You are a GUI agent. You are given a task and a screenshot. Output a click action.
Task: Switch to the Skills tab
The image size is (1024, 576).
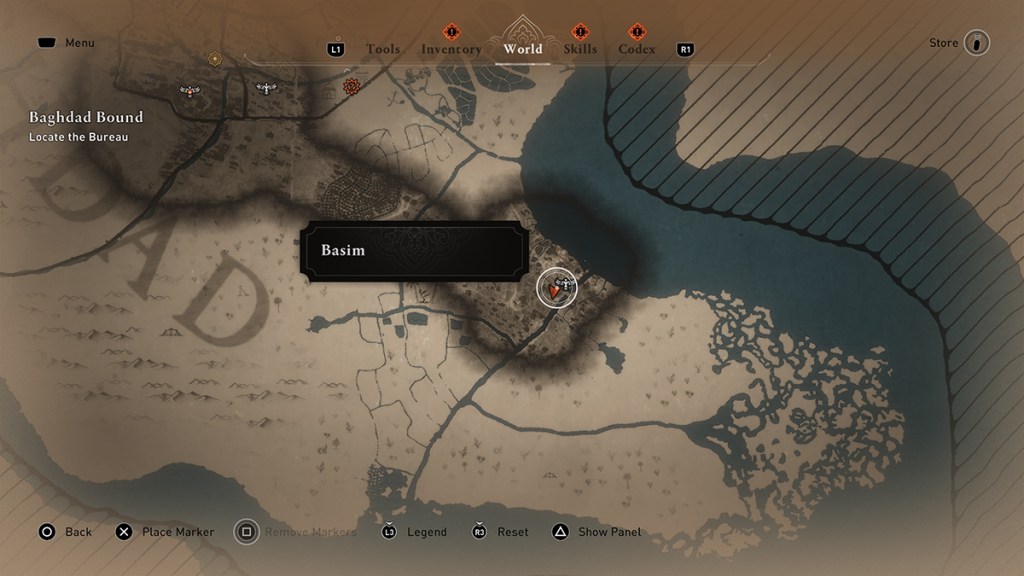[580, 49]
